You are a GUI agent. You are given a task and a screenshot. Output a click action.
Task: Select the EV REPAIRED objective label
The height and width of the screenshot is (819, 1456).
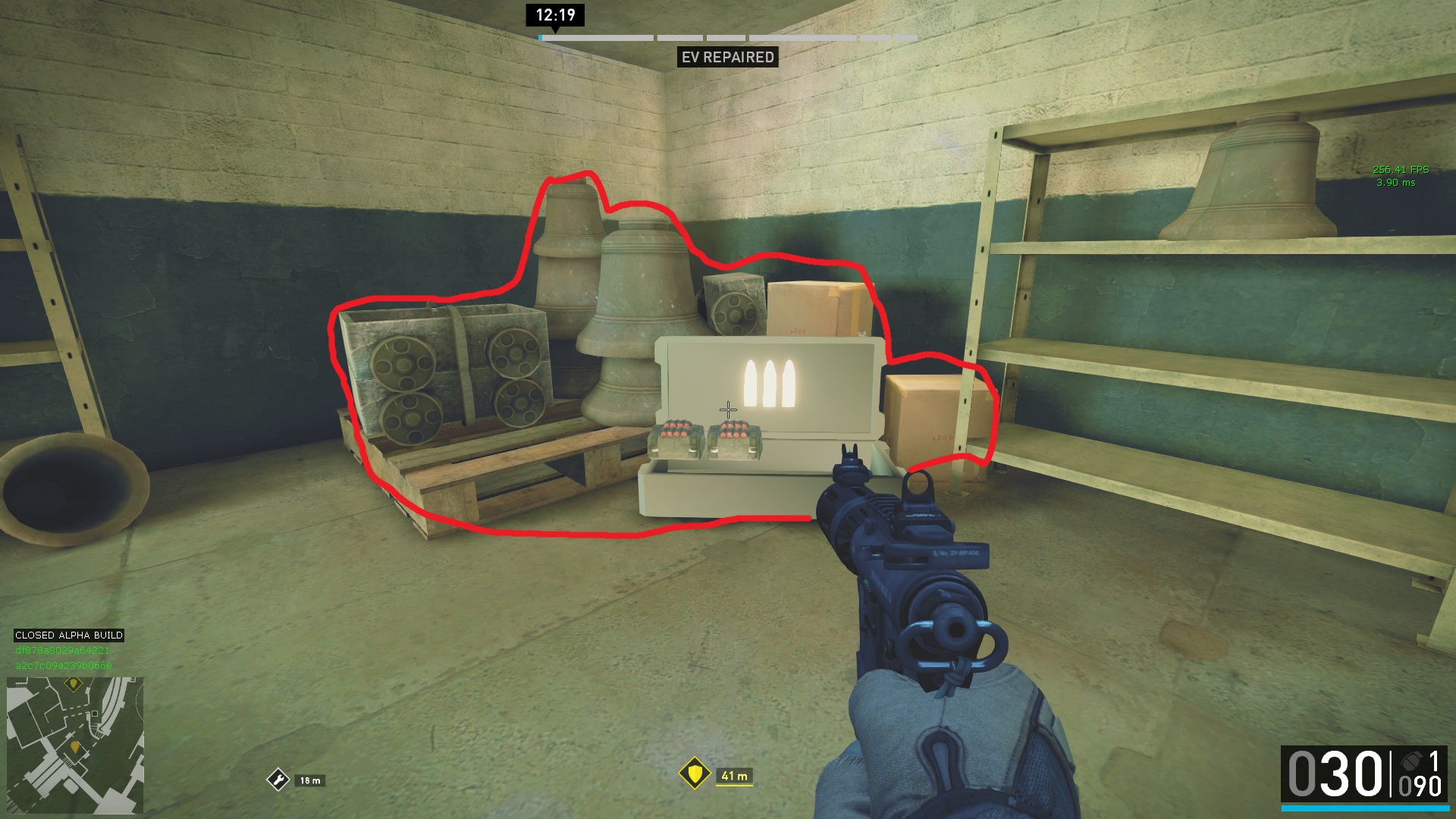727,57
